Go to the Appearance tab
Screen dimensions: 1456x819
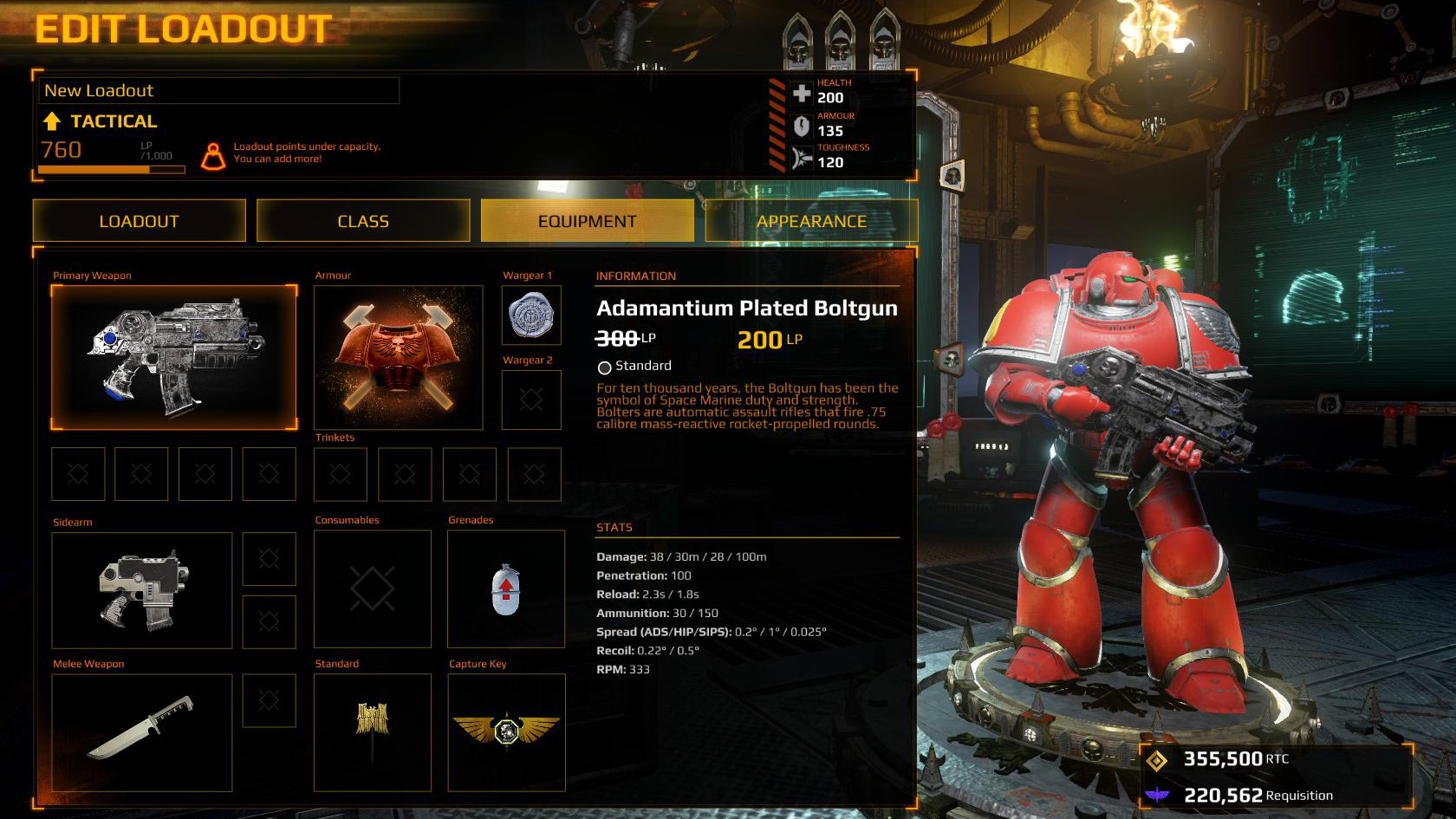coord(811,221)
